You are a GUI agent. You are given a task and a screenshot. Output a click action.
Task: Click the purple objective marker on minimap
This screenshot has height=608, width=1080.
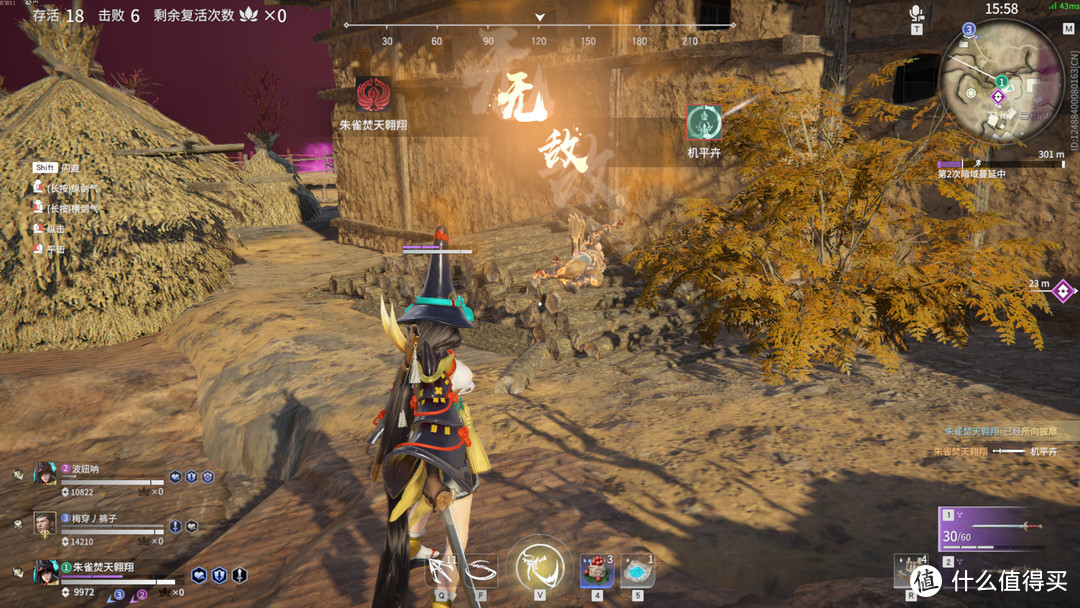tap(997, 97)
